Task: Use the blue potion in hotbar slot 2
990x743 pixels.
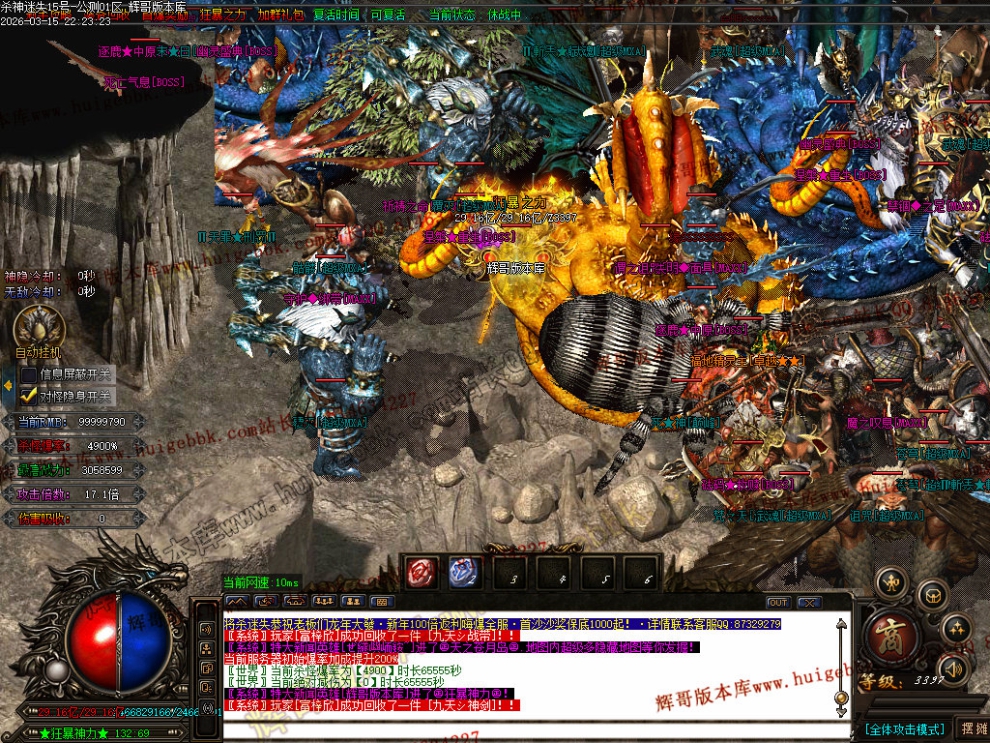Action: (464, 573)
